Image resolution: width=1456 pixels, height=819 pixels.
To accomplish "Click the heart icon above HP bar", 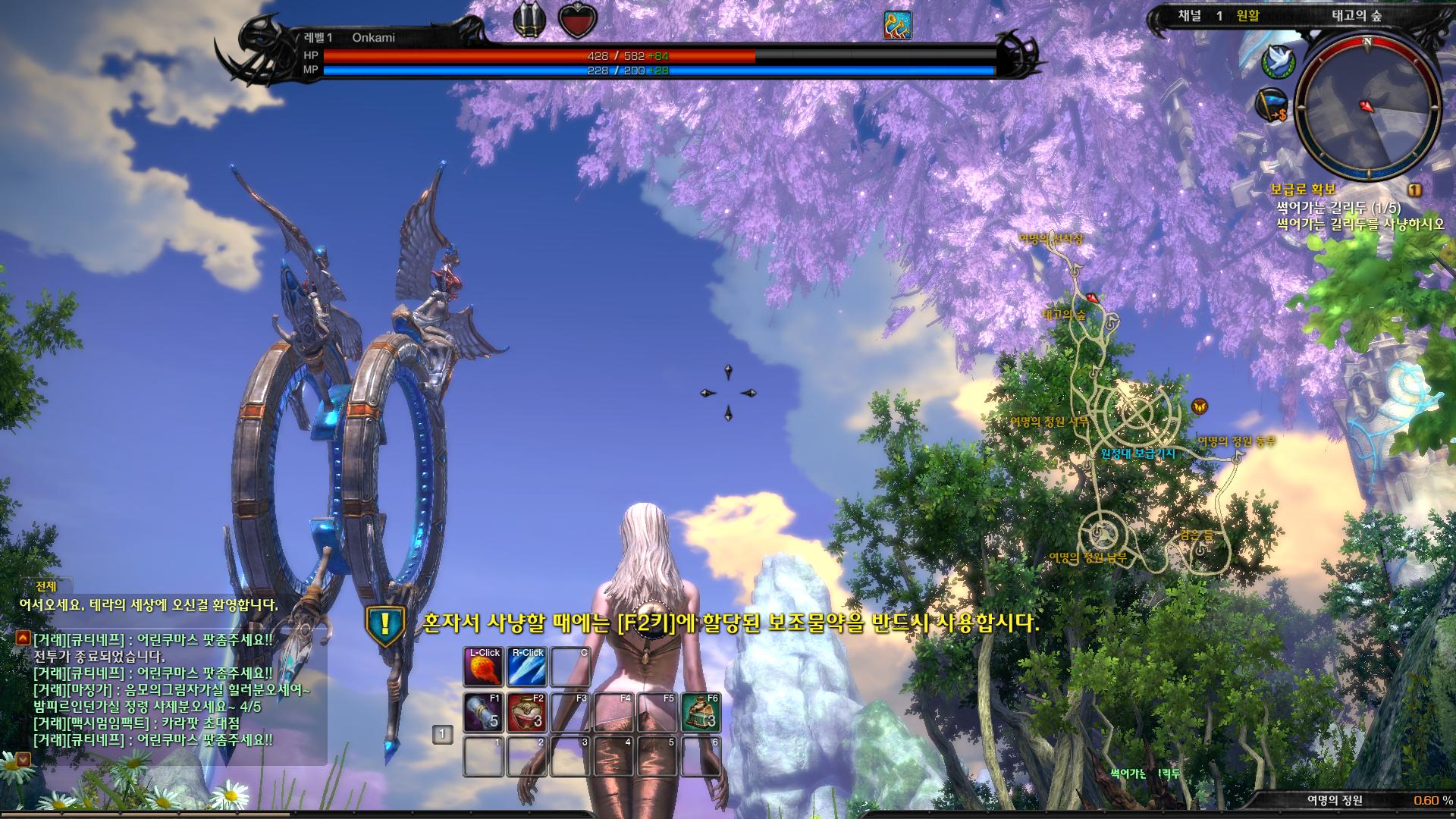I will [x=578, y=21].
